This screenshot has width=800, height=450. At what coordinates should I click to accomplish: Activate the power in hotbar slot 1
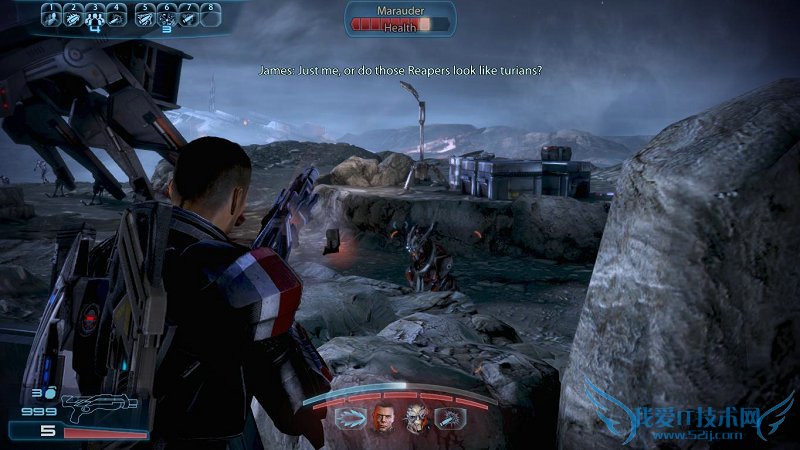point(52,17)
